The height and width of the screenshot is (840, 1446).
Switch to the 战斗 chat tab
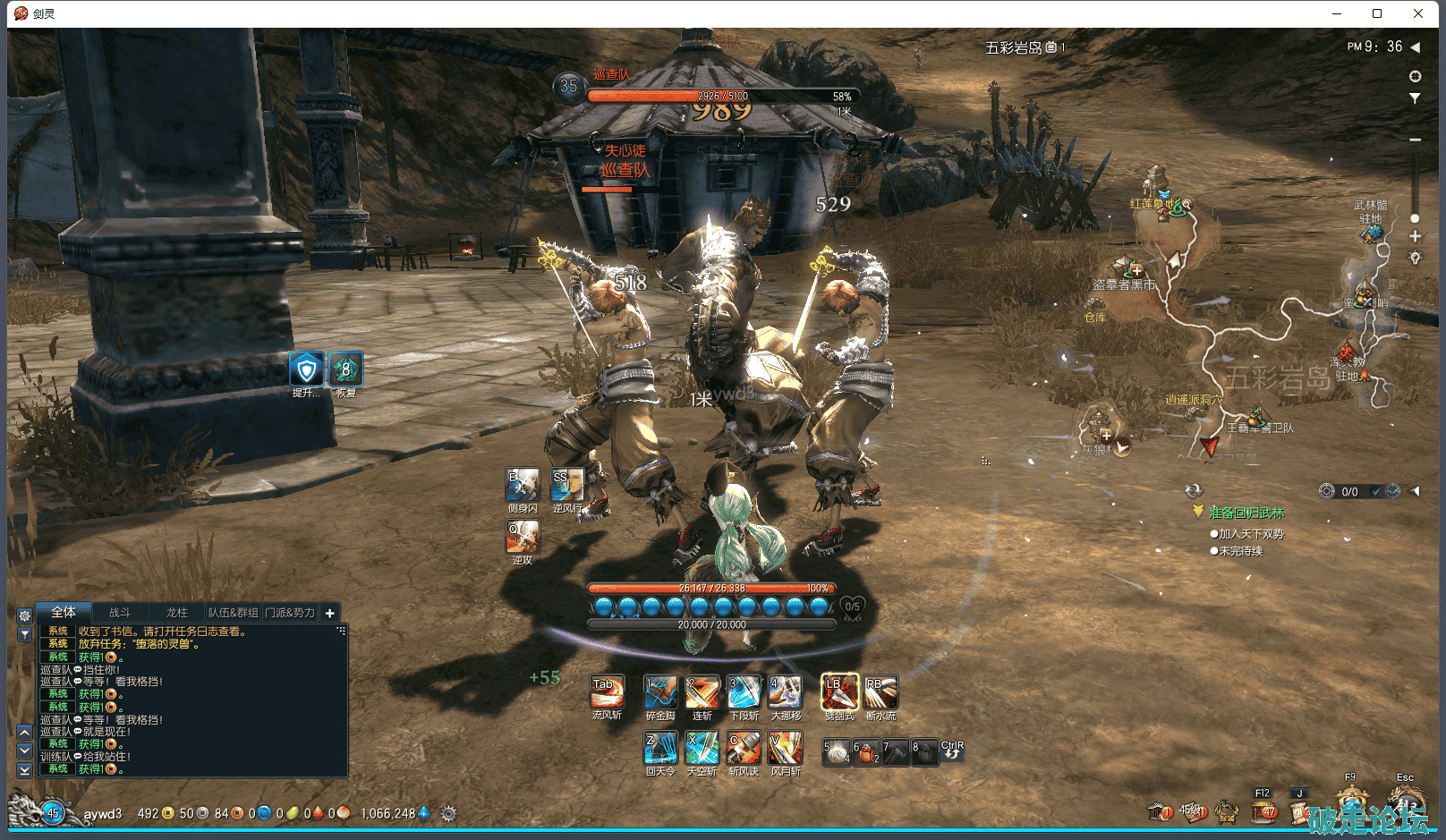coord(120,613)
